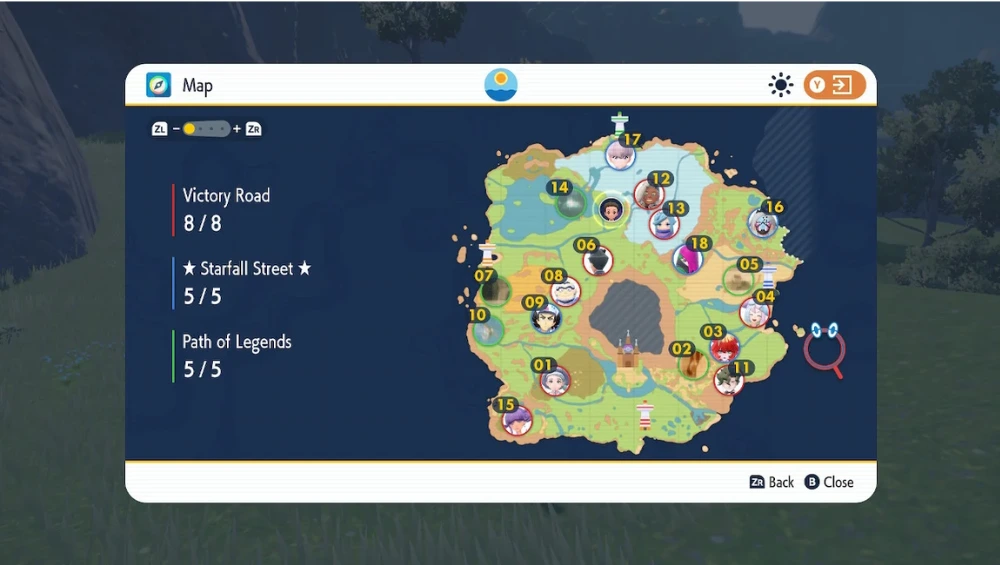Choose the marker numbered 08
The image size is (1000, 565).
tap(565, 291)
